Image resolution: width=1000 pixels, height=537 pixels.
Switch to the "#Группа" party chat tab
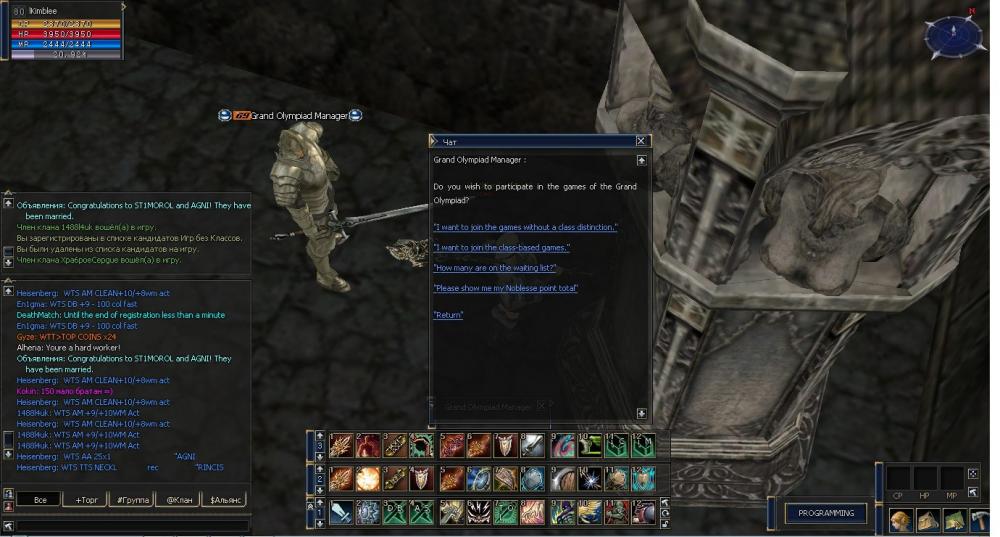pos(132,499)
